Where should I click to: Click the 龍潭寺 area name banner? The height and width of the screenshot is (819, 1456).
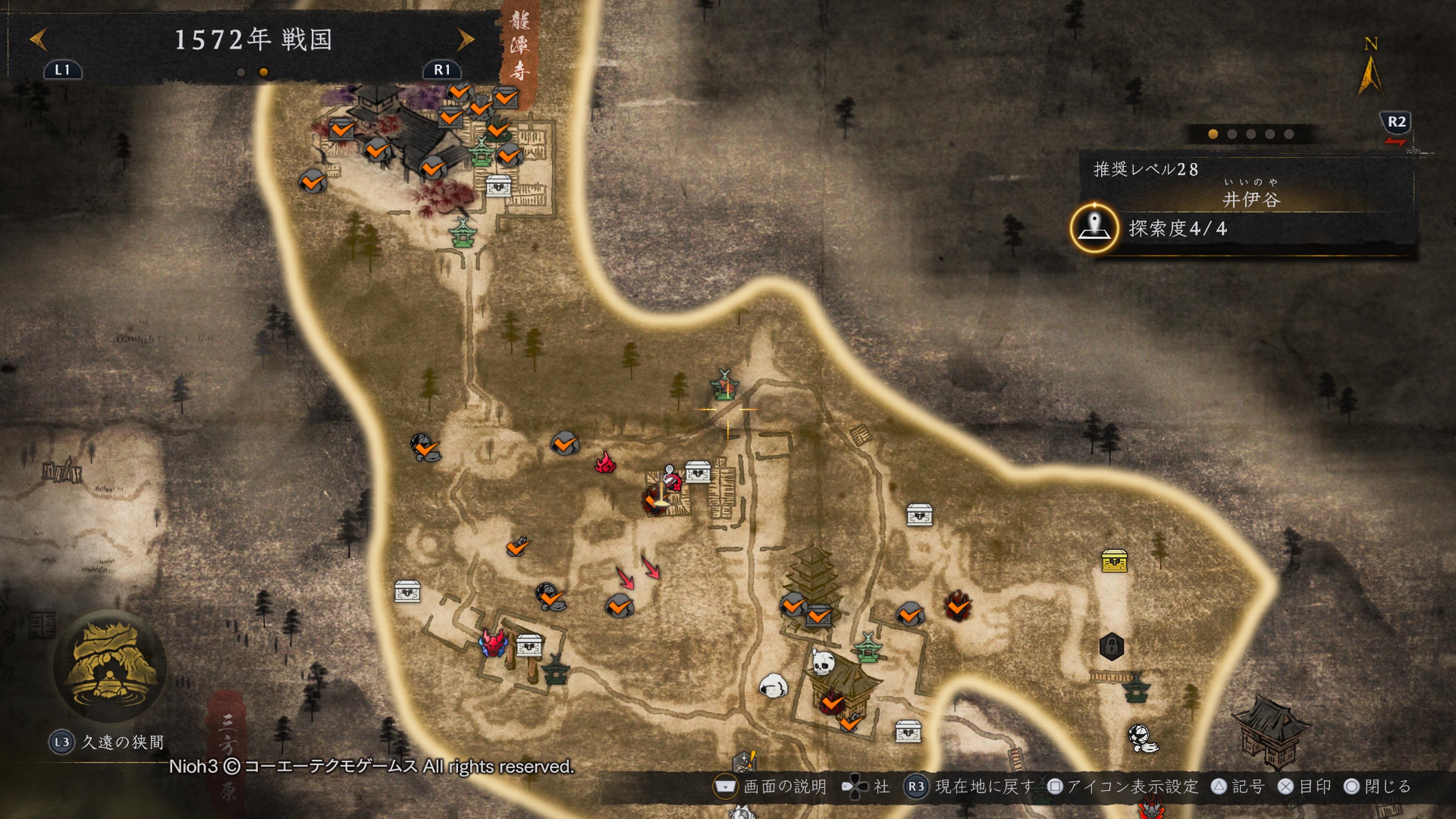tap(519, 46)
